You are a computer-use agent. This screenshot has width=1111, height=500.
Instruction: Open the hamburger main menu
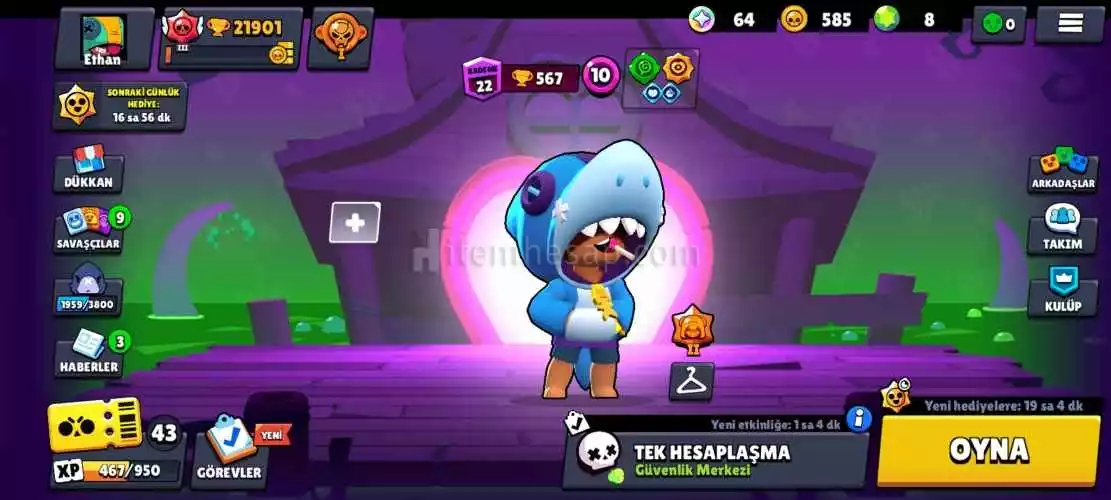(1070, 24)
